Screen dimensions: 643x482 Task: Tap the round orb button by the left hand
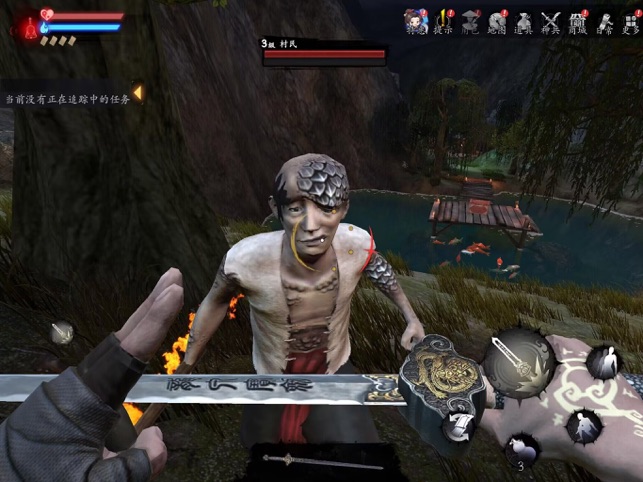(62, 332)
